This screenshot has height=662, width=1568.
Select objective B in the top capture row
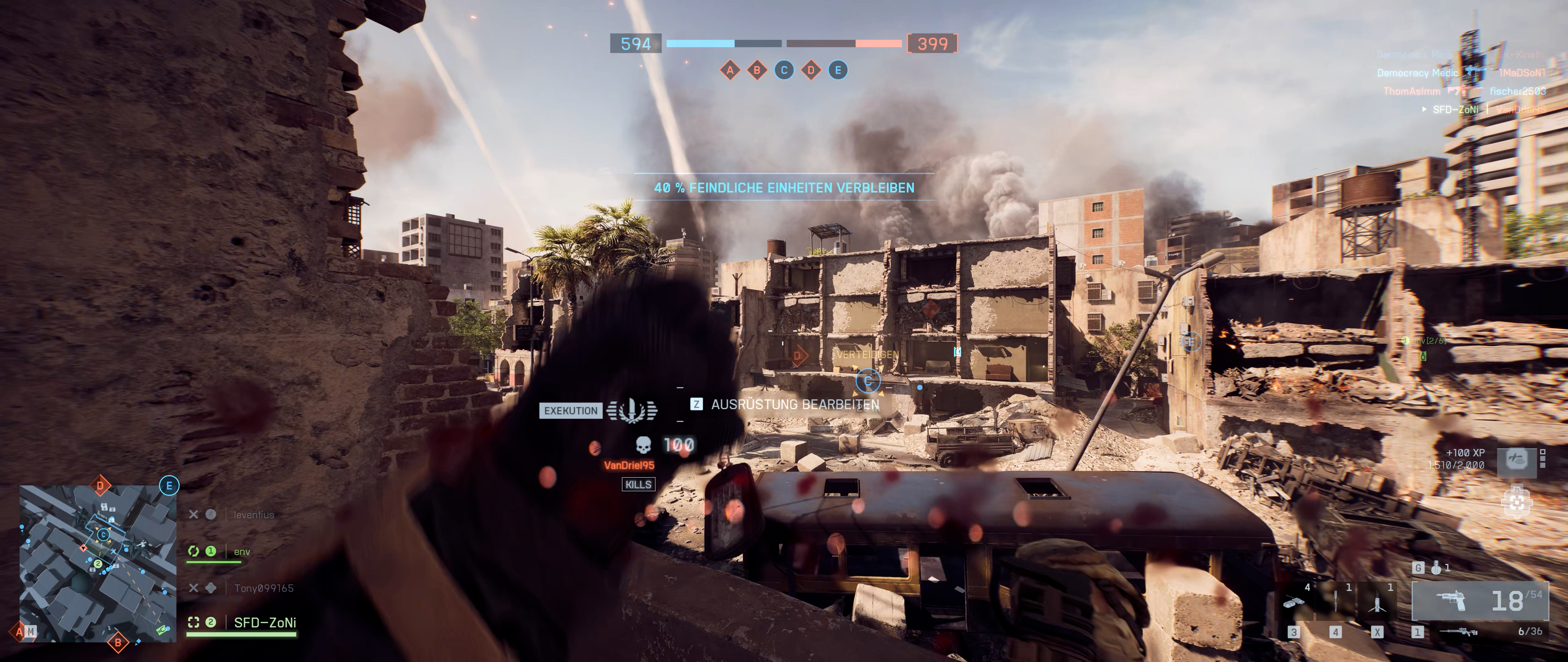point(757,71)
